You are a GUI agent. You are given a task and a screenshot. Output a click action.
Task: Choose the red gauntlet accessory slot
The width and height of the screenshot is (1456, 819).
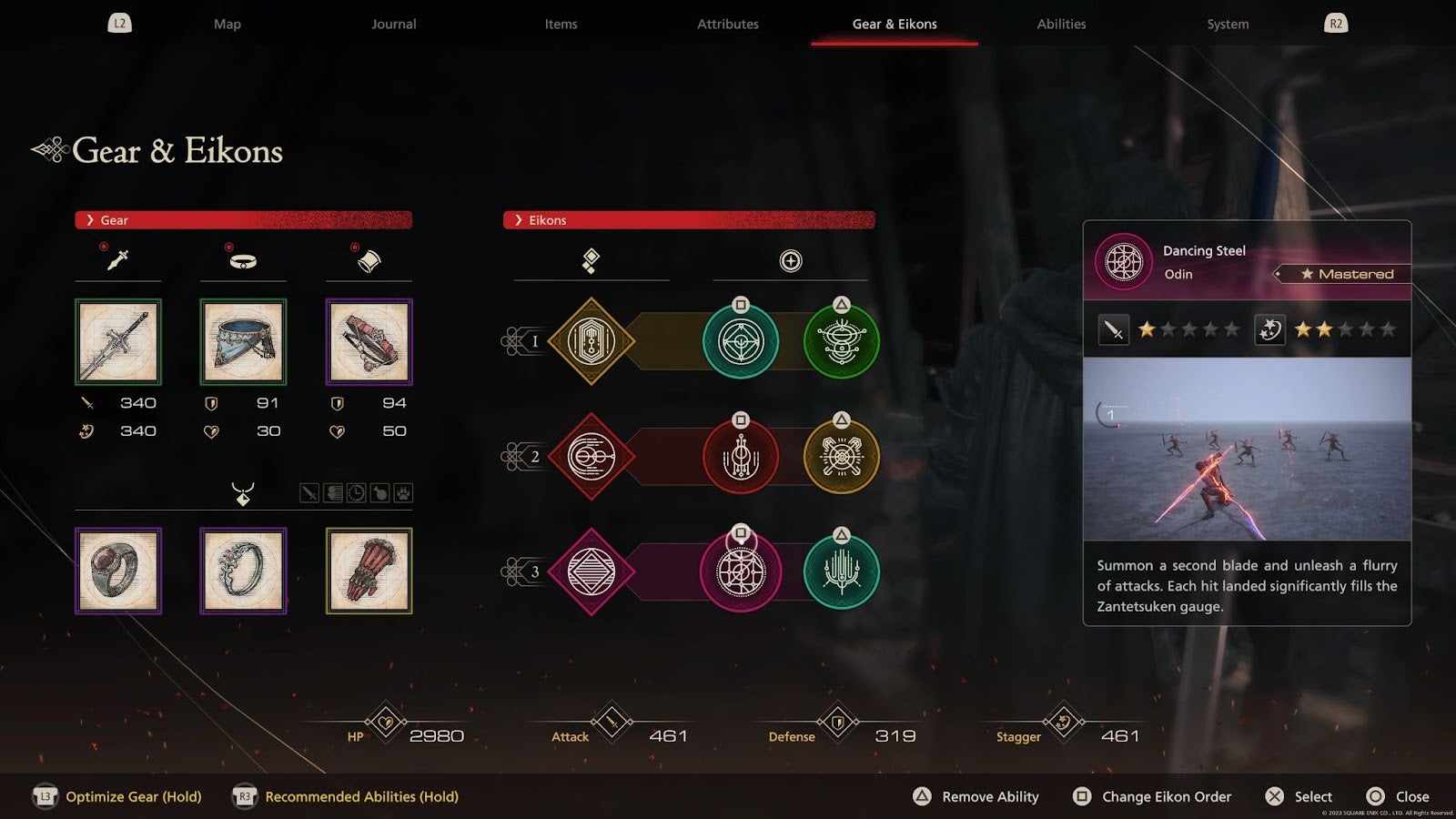tap(369, 571)
